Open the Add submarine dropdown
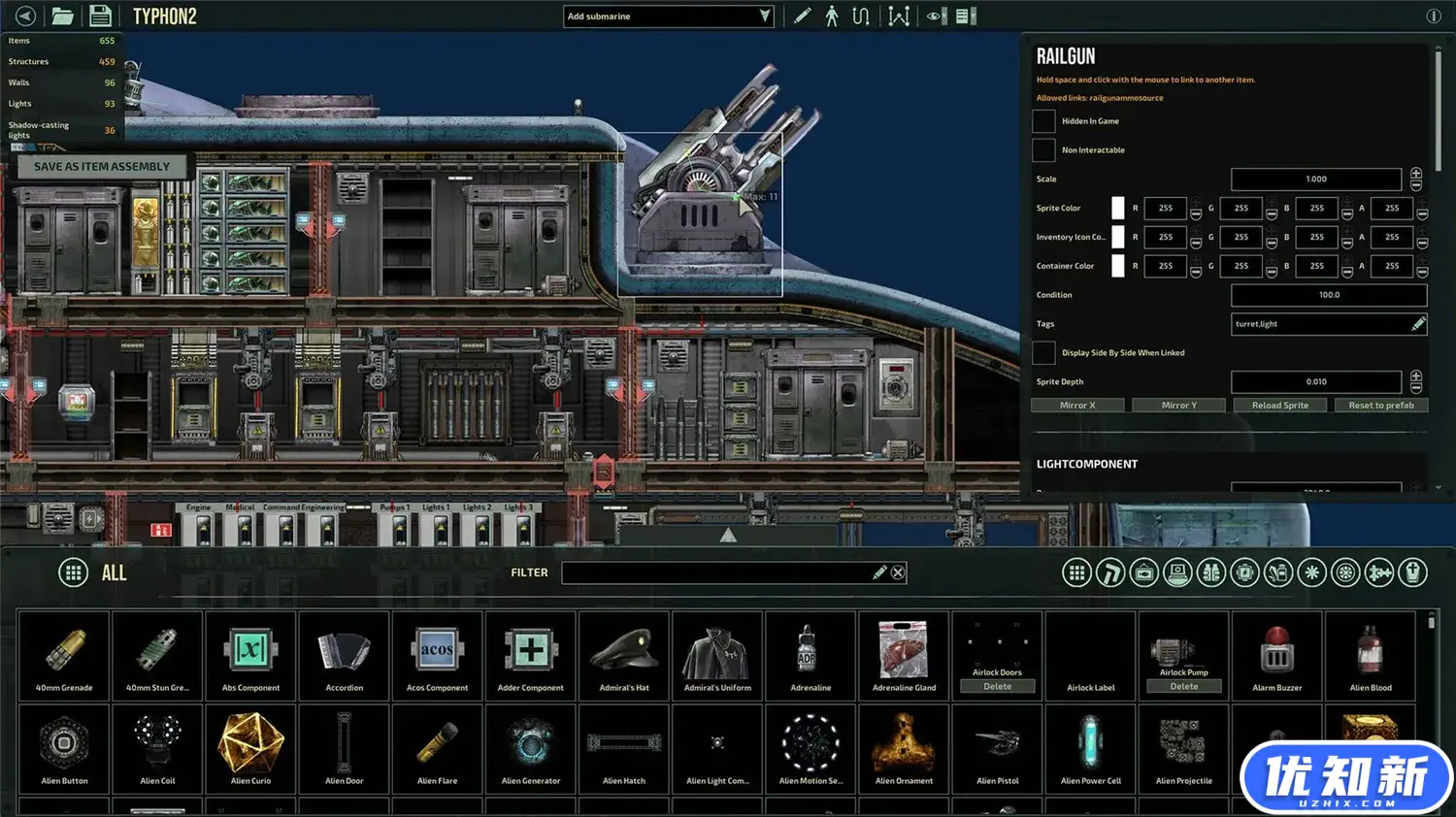This screenshot has height=817, width=1456. pos(668,16)
